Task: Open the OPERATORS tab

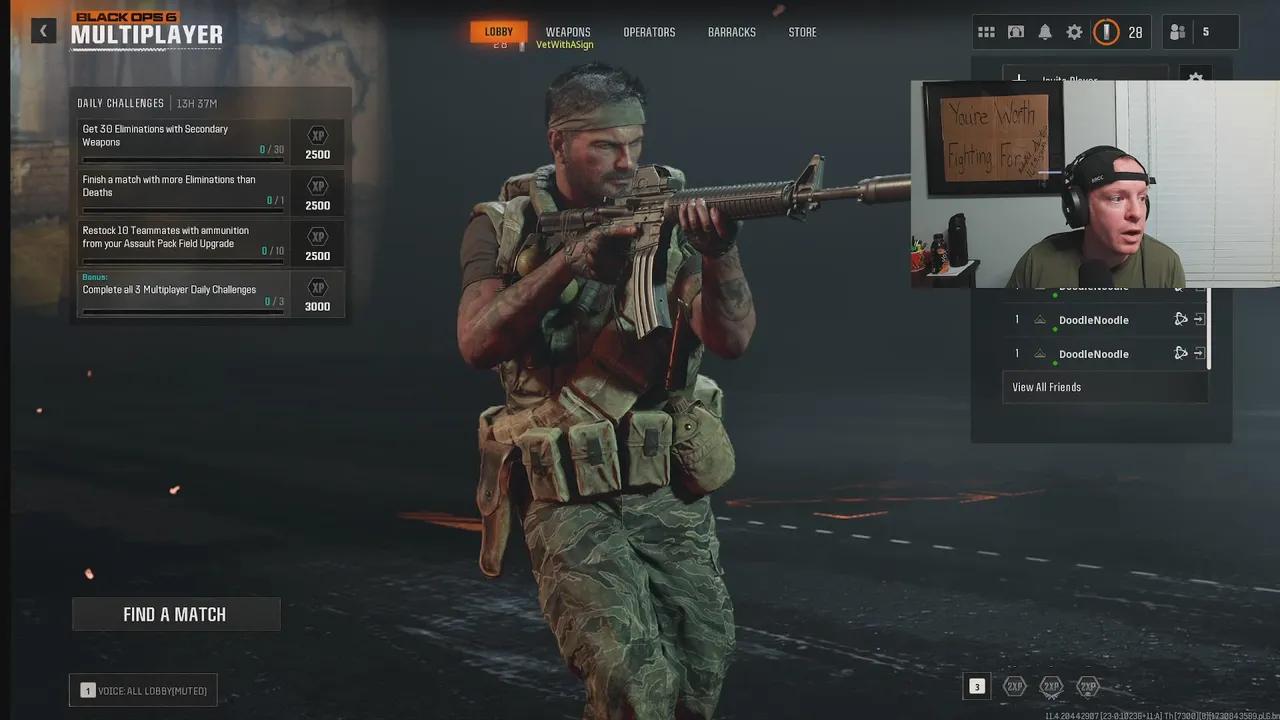Action: click(x=649, y=31)
